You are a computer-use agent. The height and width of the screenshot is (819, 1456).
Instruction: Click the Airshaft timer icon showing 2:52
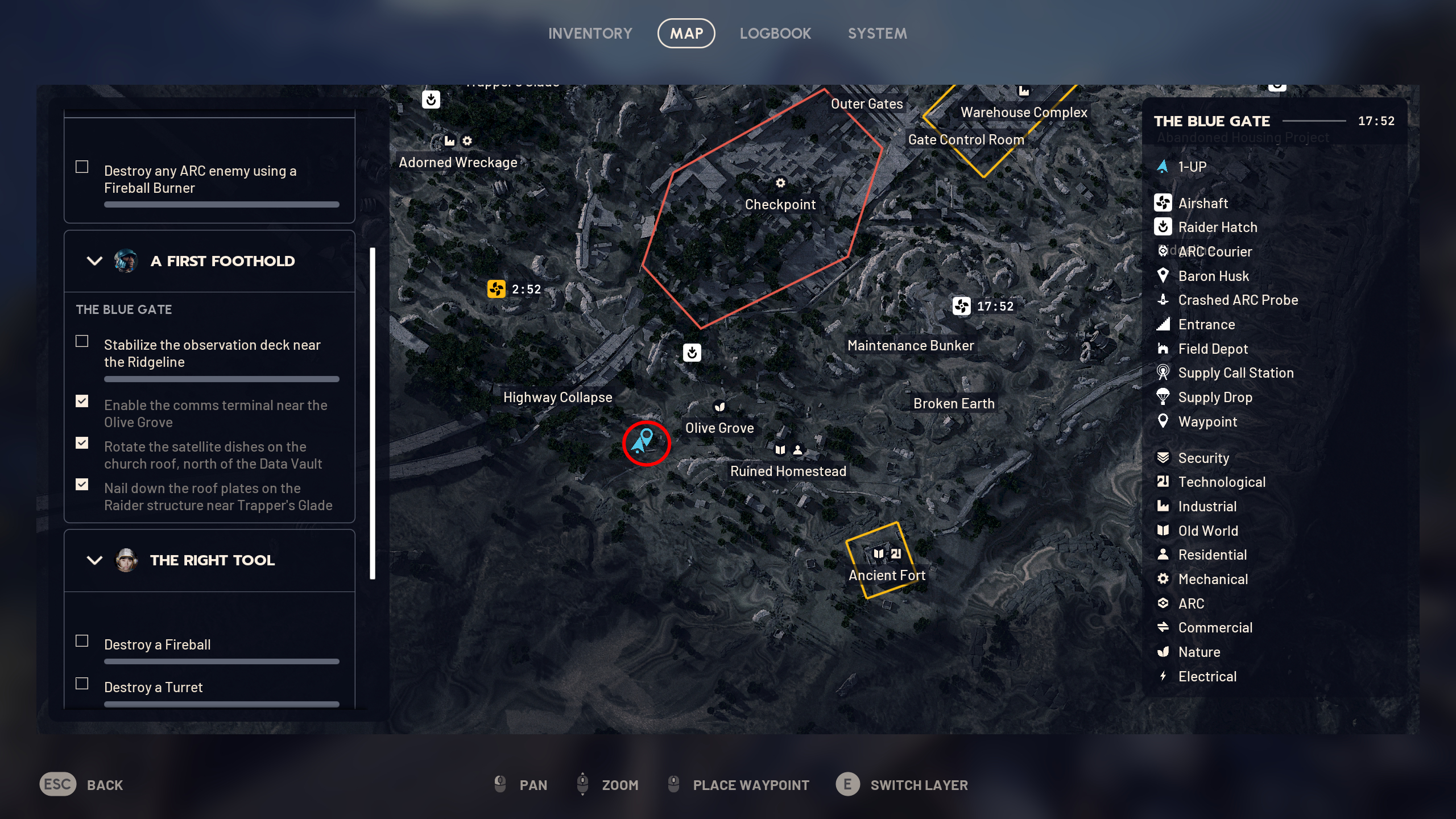(x=497, y=289)
